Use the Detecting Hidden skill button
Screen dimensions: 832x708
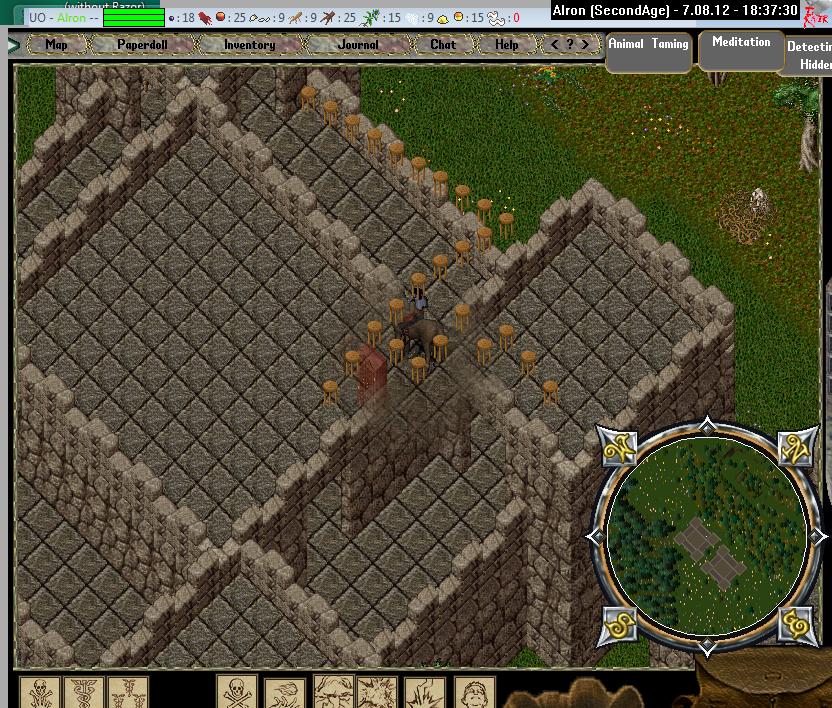[x=808, y=55]
